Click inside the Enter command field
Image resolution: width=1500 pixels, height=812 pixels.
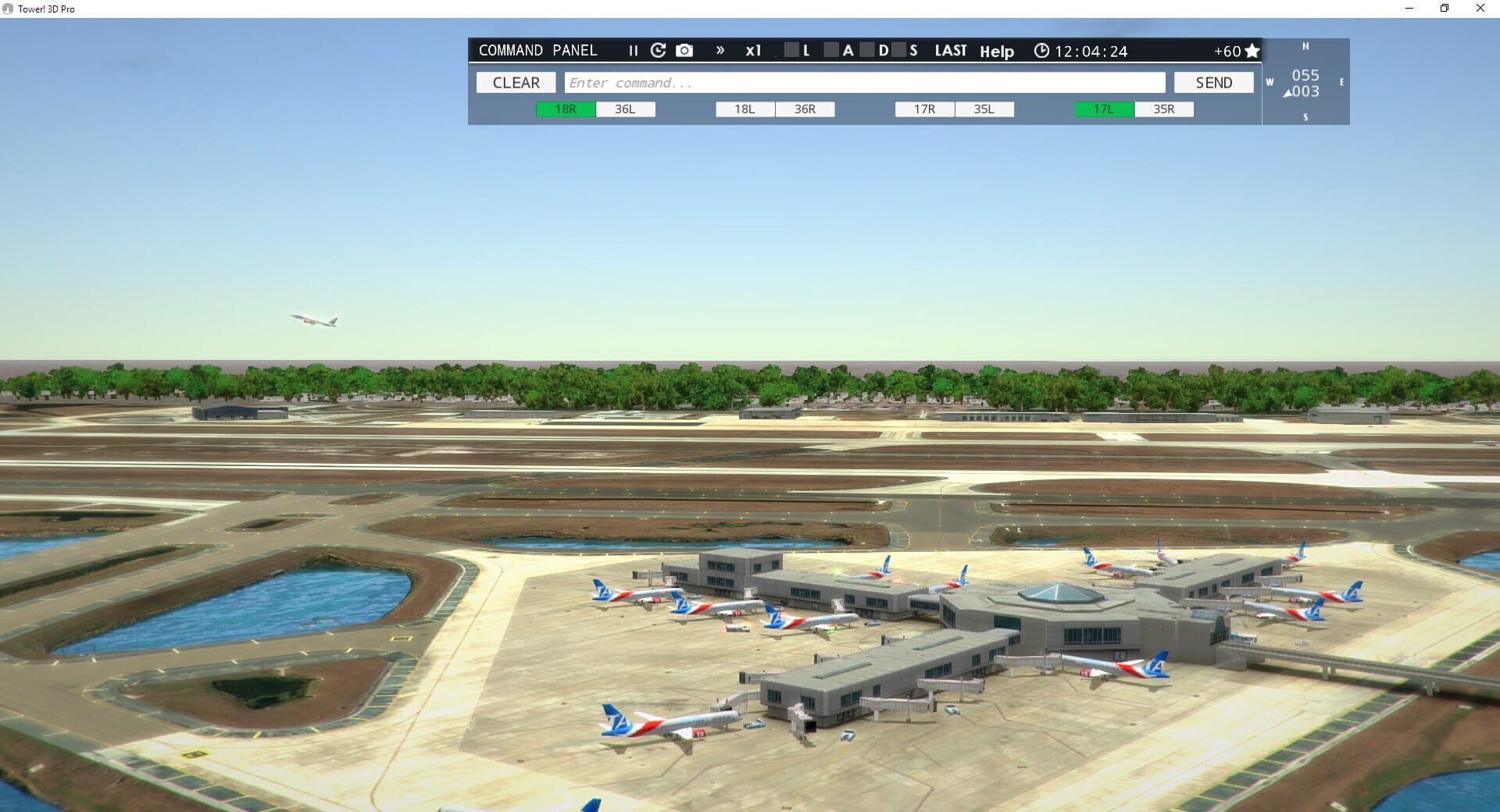pos(859,82)
